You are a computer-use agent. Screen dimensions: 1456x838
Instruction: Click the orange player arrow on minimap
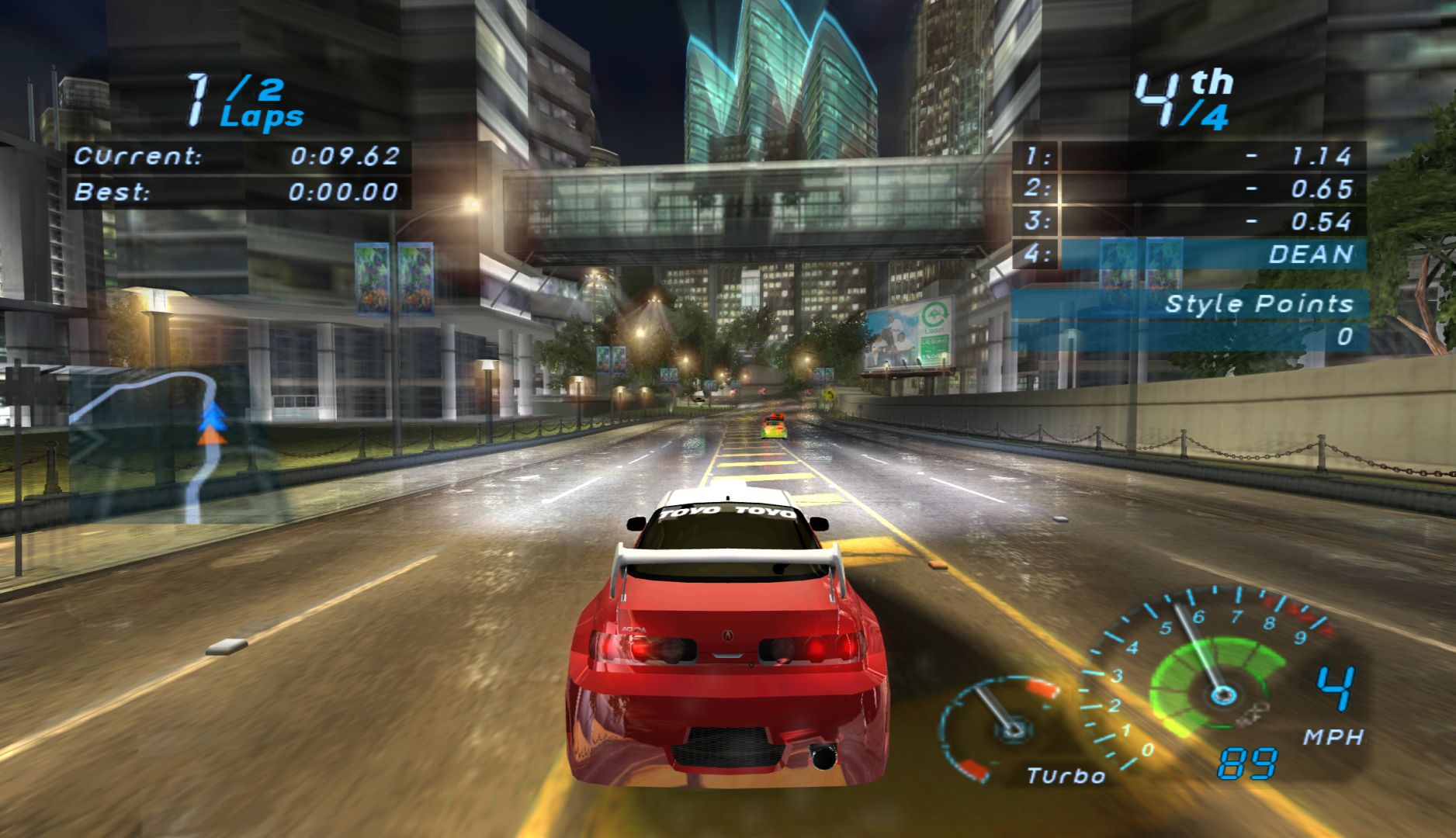(x=212, y=438)
